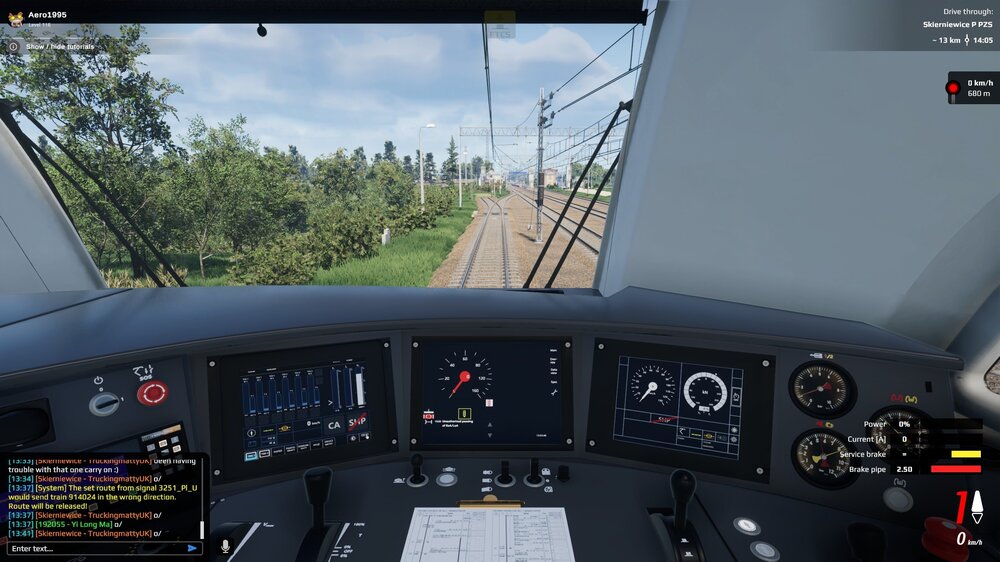Send the chat message with the arrow button

point(192,548)
